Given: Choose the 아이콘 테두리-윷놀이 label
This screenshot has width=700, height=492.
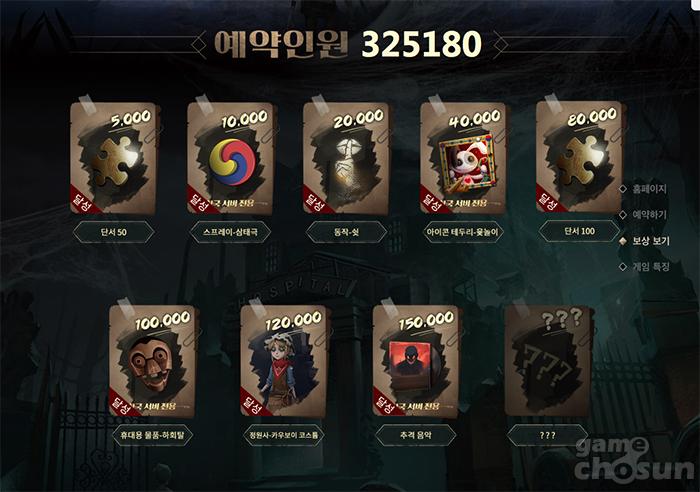Looking at the screenshot, I should pyautogui.click(x=462, y=232).
